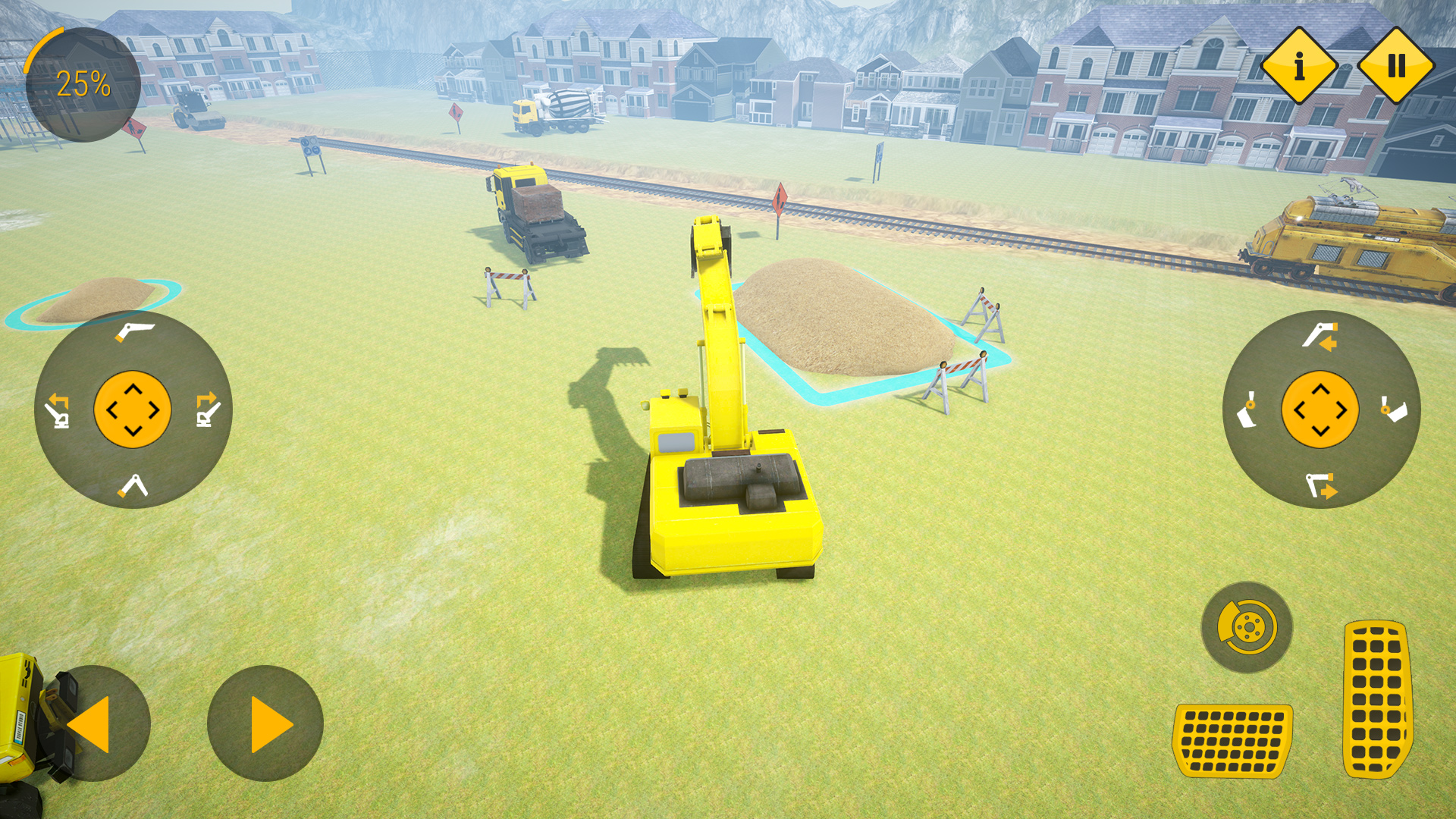This screenshot has height=819, width=1456.
Task: Click the right joystick's orange center knob
Action: (x=1320, y=409)
